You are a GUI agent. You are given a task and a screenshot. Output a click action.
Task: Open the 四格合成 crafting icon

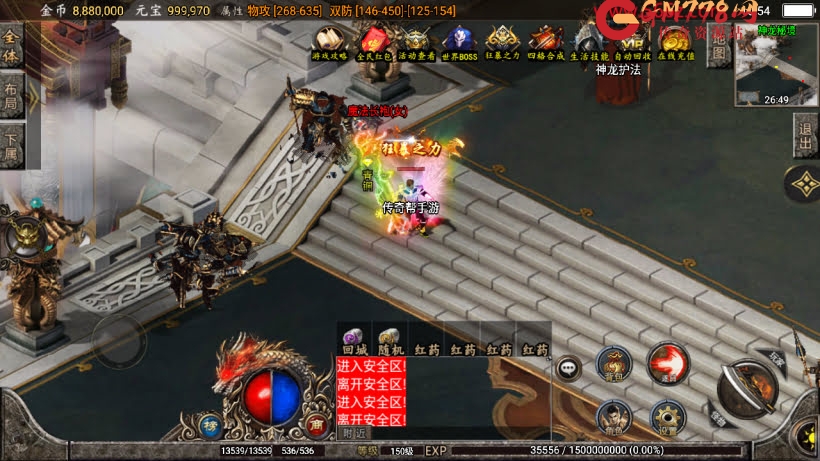pos(546,42)
